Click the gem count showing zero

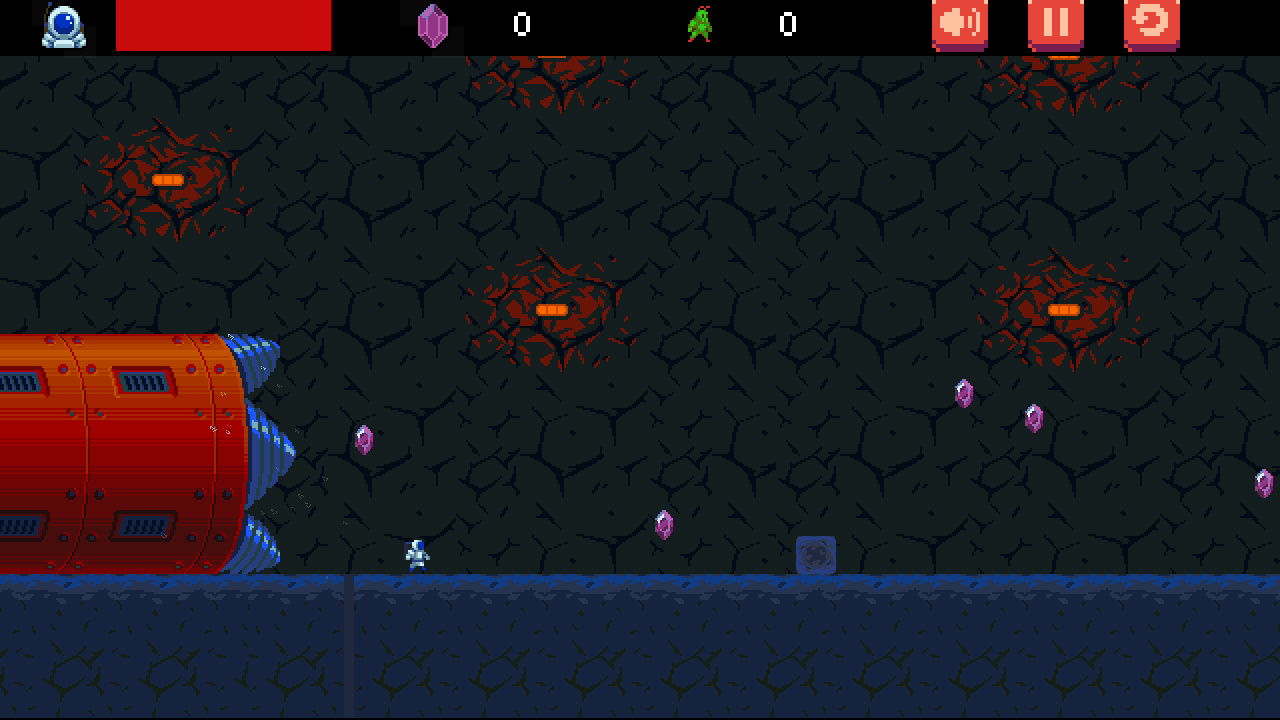coord(521,25)
